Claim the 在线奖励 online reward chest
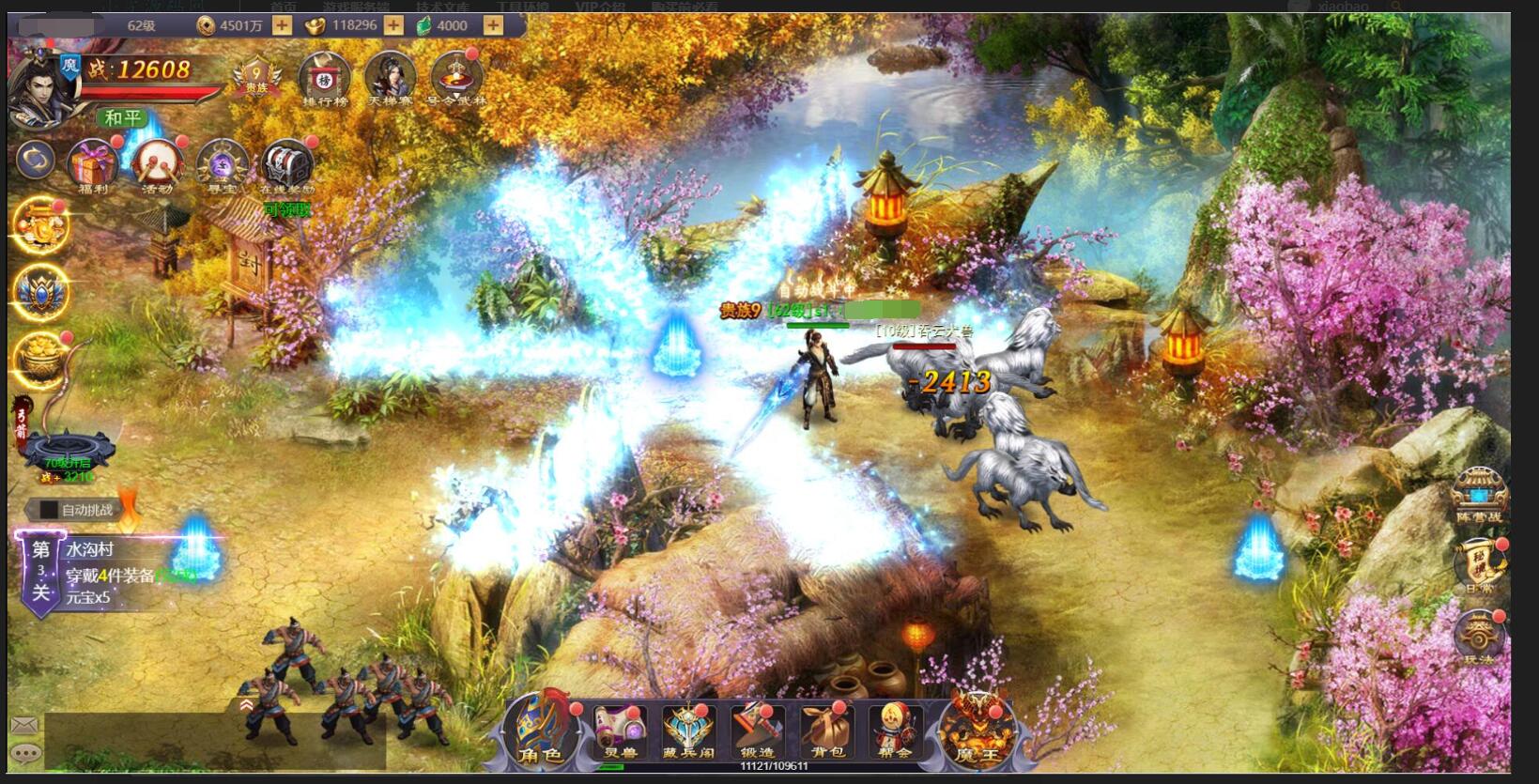Viewport: 1539px width, 784px height. [287, 167]
